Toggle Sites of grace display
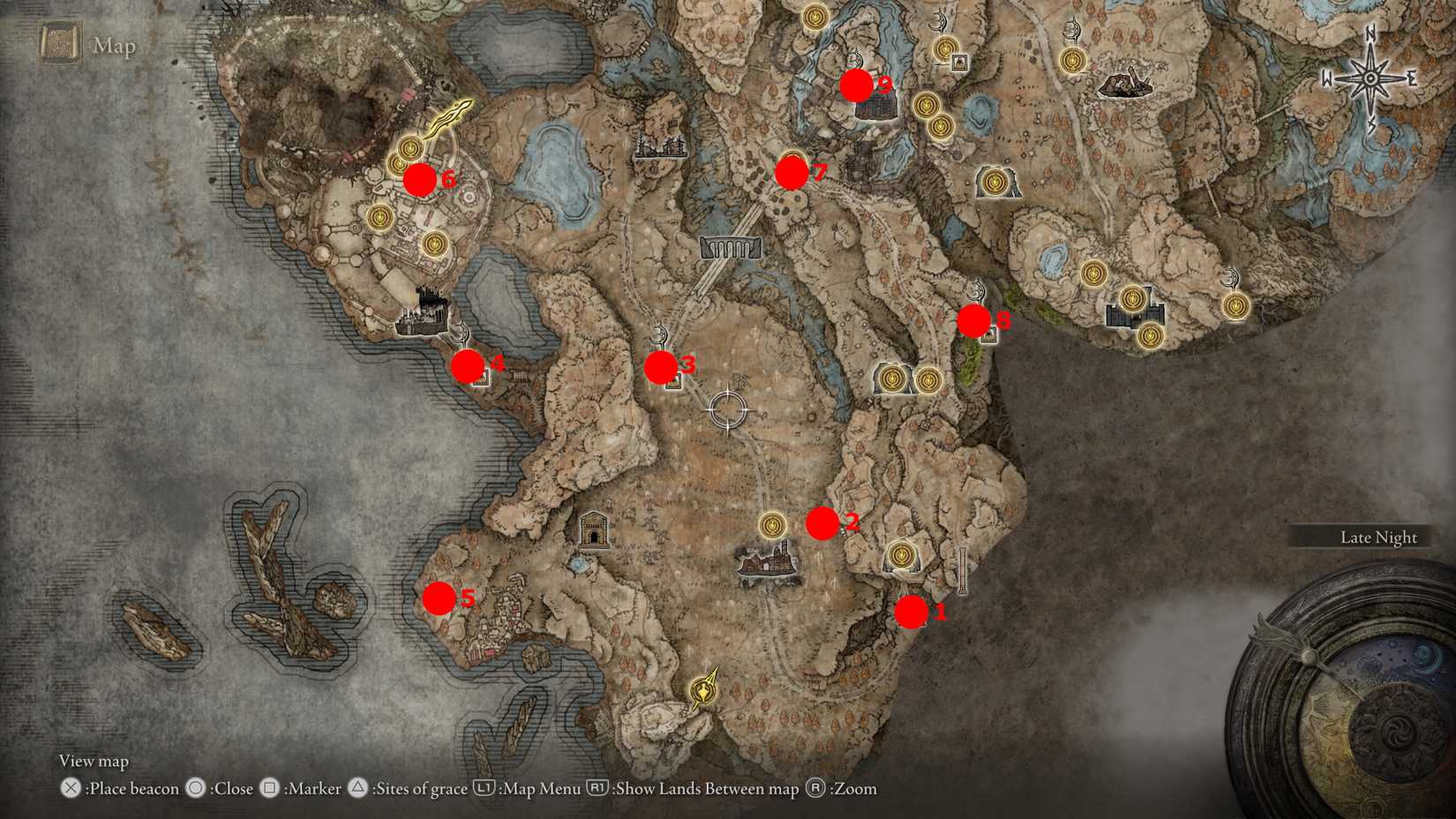This screenshot has height=819, width=1456. click(x=357, y=788)
